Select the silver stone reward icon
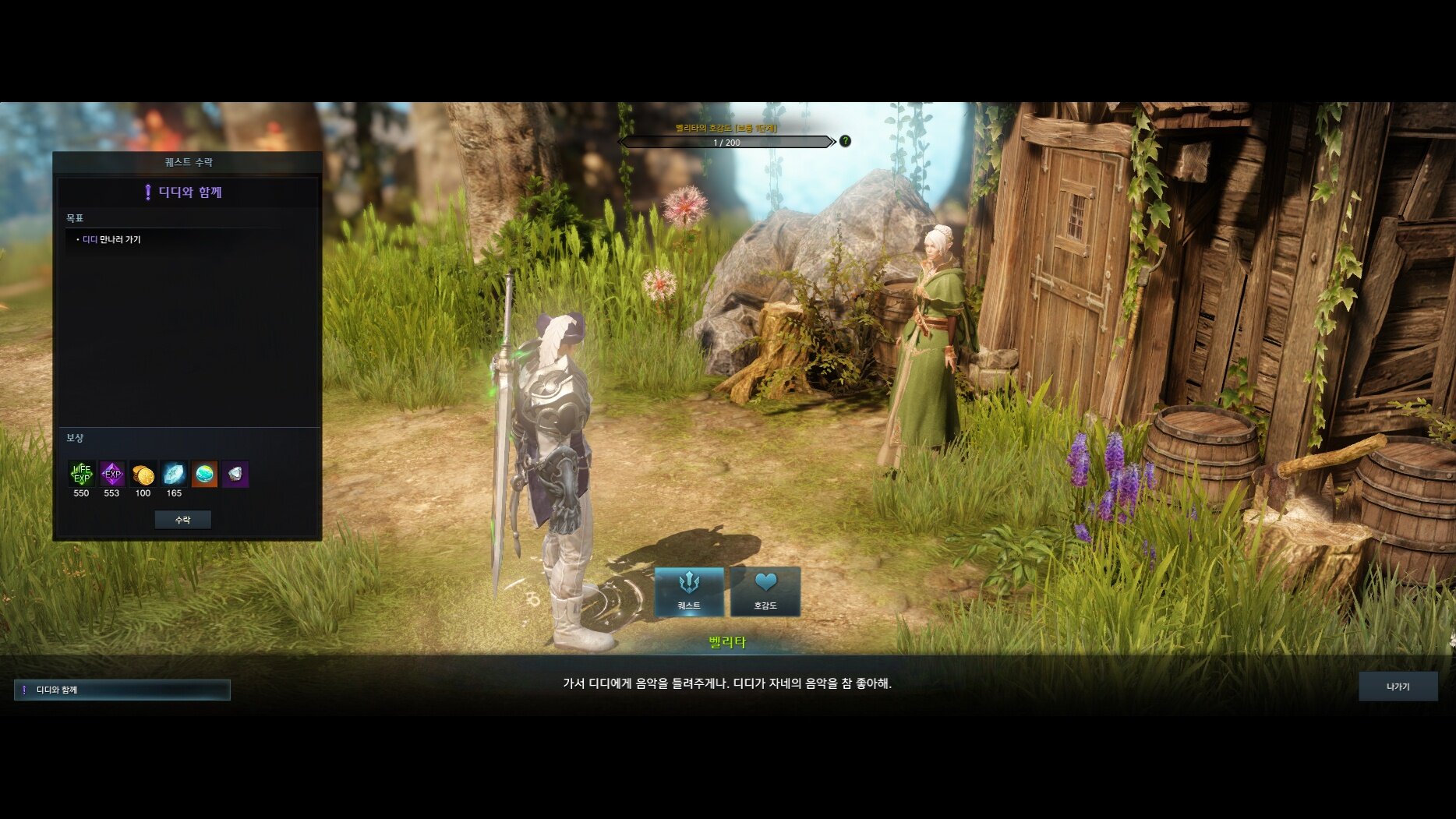Image resolution: width=1456 pixels, height=819 pixels. pos(235,473)
